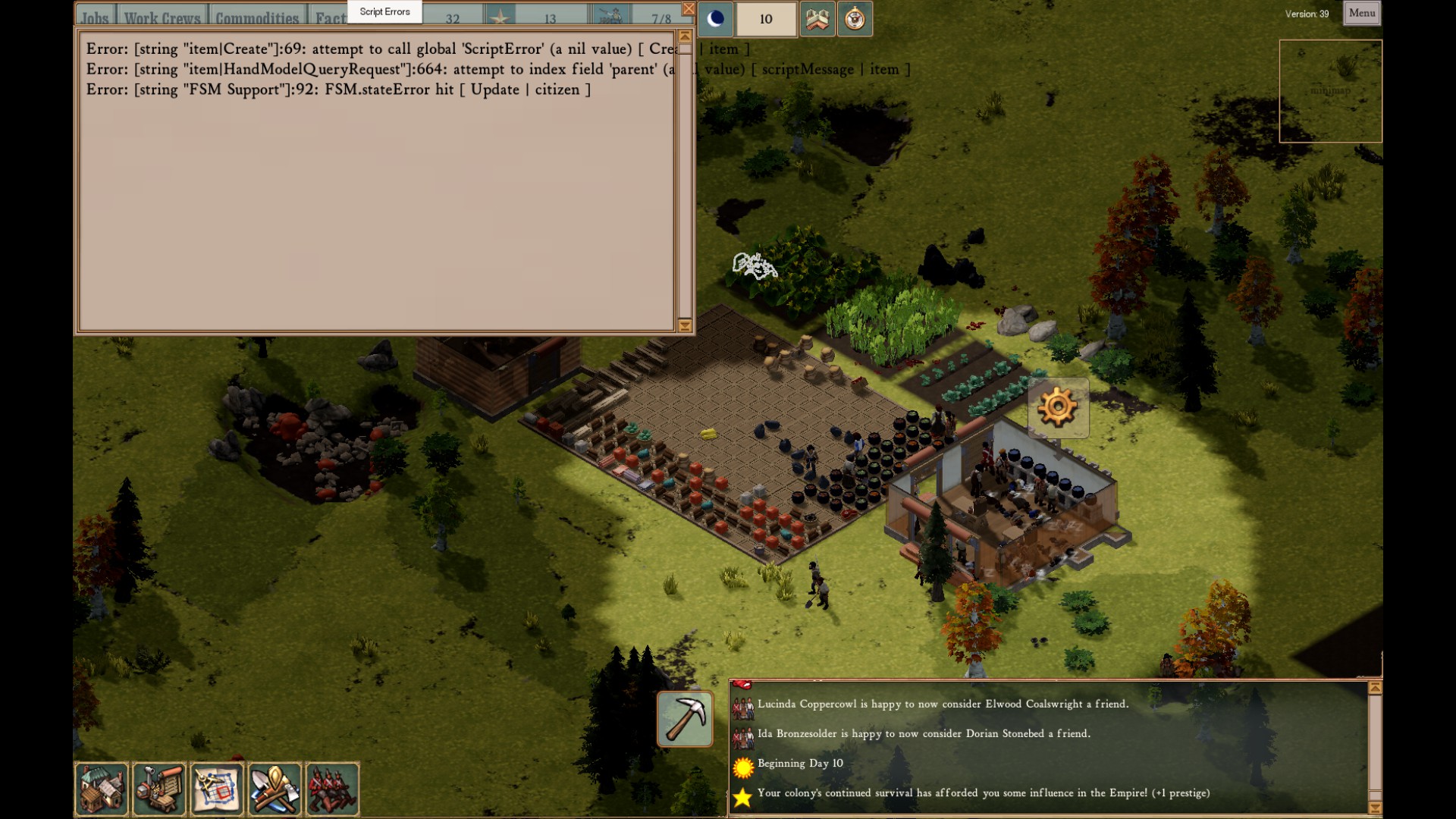
Task: Open the game Menu button
Action: 1361,13
